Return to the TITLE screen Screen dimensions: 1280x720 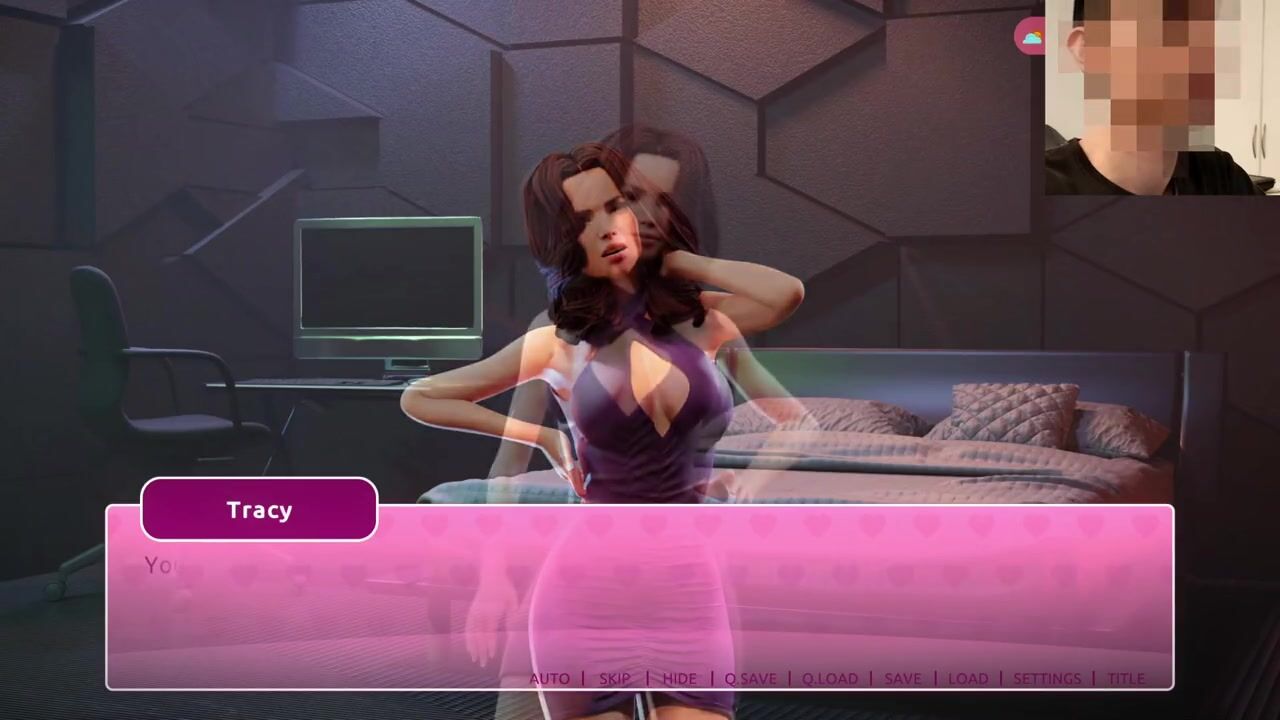(x=1126, y=678)
